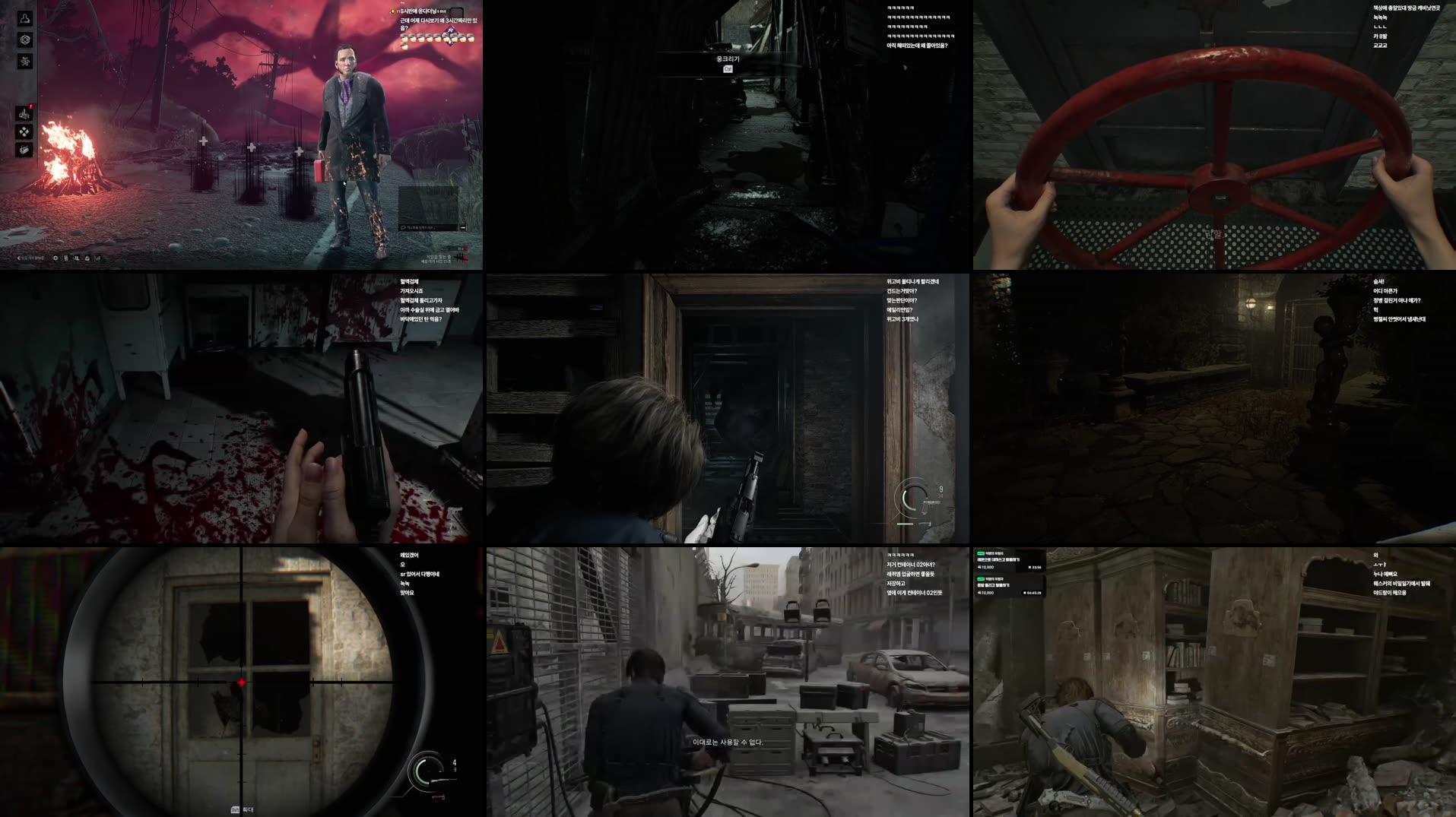Viewport: 1456px width, 817px height.
Task: Click the DLC blocks icon in the sidebar
Action: tap(25, 132)
